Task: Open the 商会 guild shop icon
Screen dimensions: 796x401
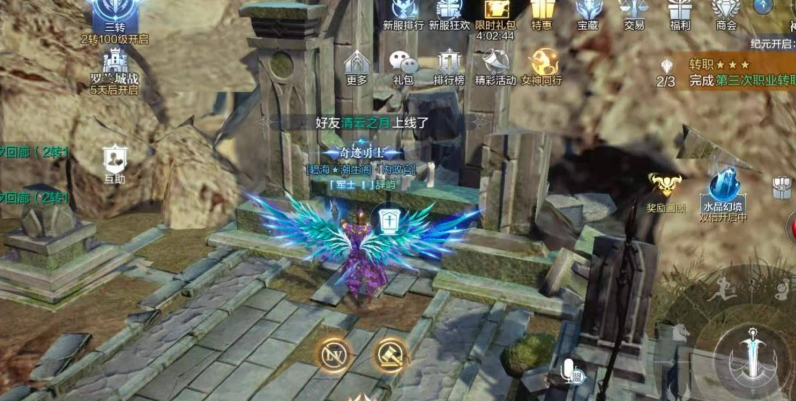Action: pos(727,12)
